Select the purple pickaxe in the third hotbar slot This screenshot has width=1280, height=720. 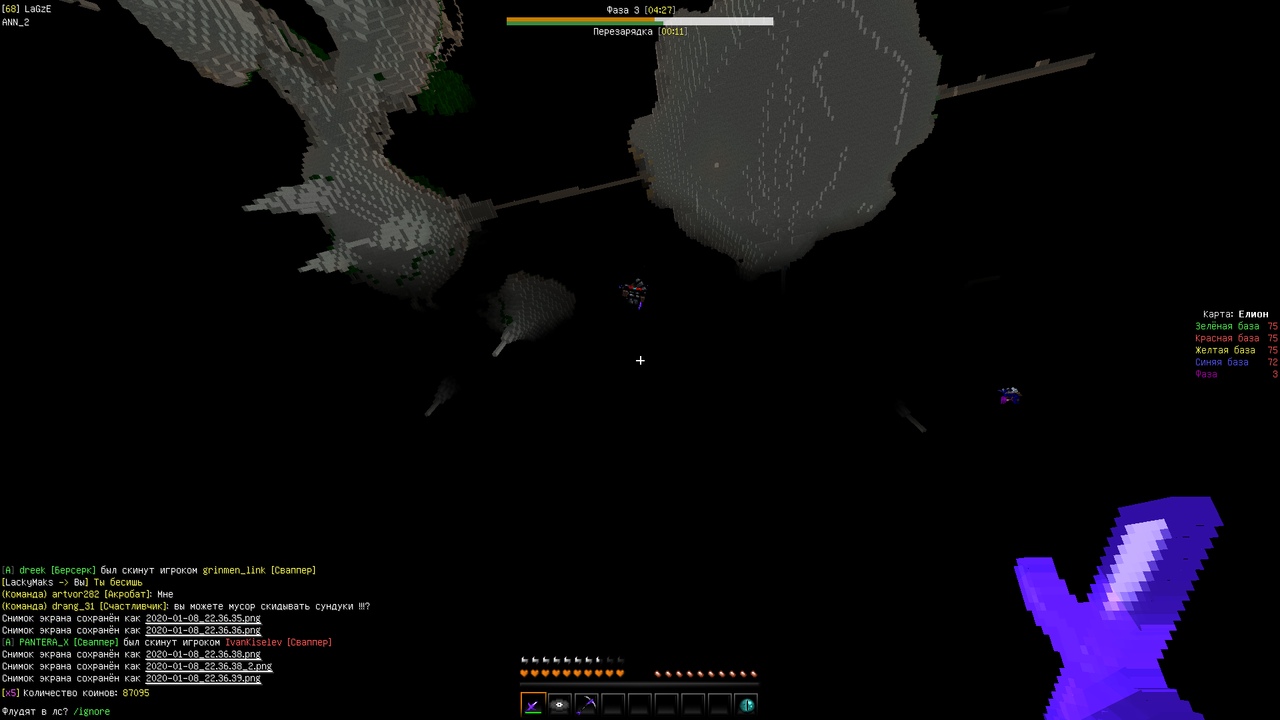coord(586,704)
